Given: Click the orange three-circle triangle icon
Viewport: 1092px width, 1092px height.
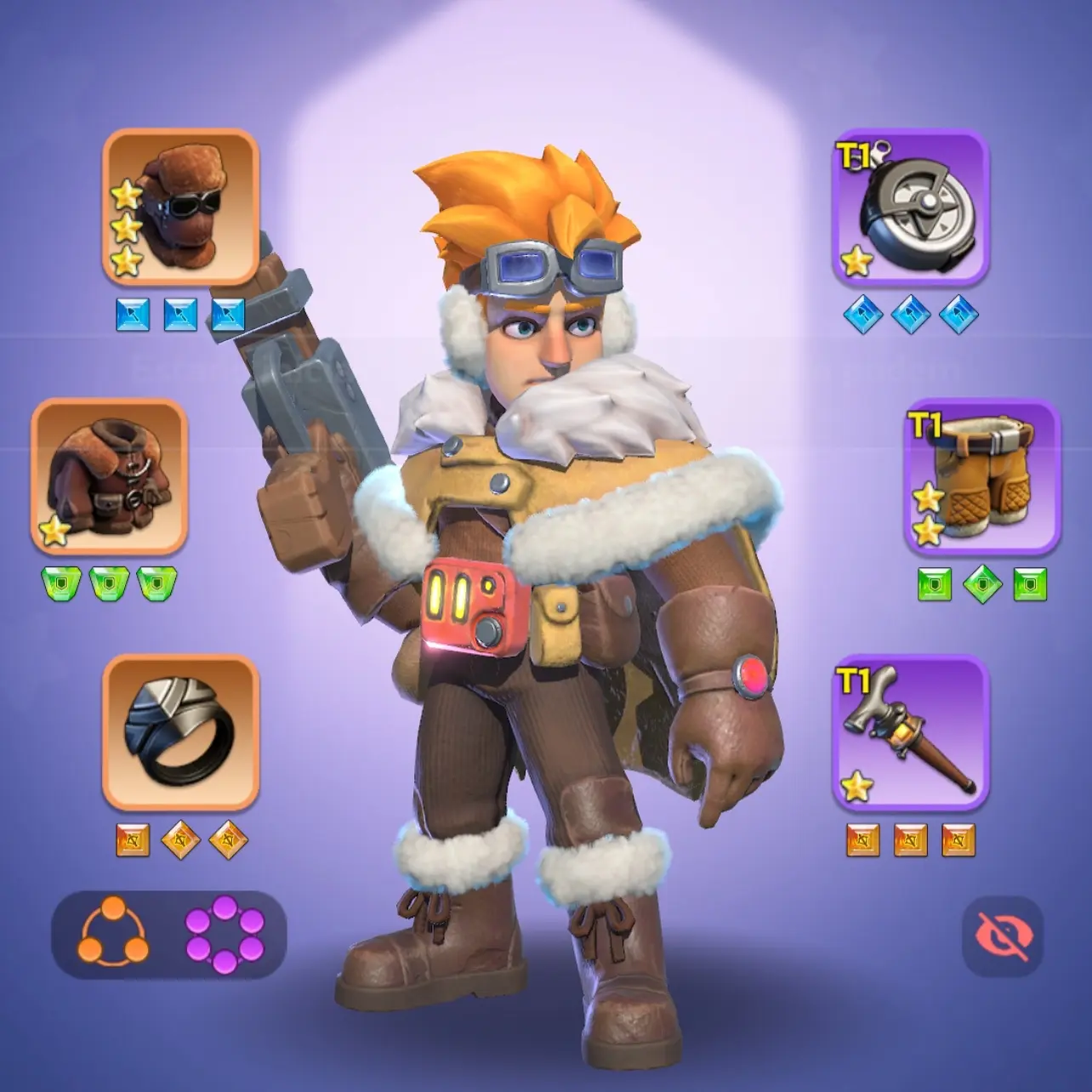Looking at the screenshot, I should click(113, 935).
